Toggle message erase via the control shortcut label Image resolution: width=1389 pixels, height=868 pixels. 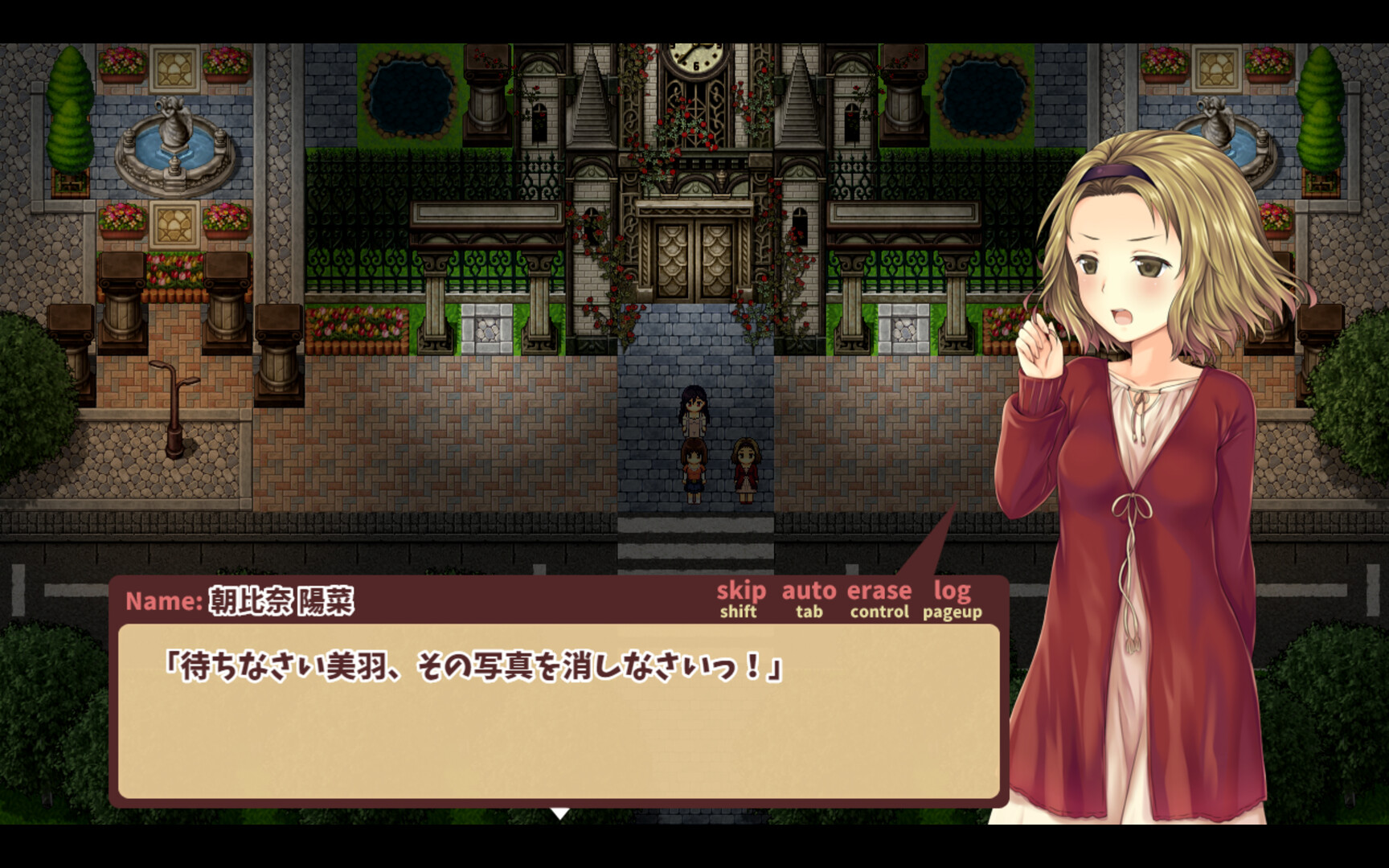[x=878, y=613]
